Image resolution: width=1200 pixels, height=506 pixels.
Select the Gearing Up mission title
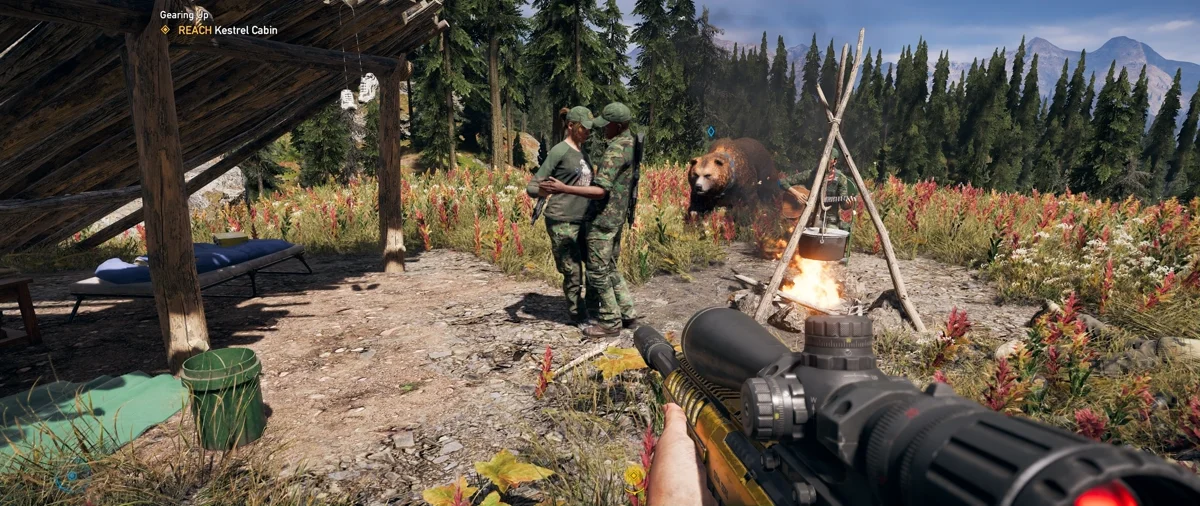[x=186, y=15]
